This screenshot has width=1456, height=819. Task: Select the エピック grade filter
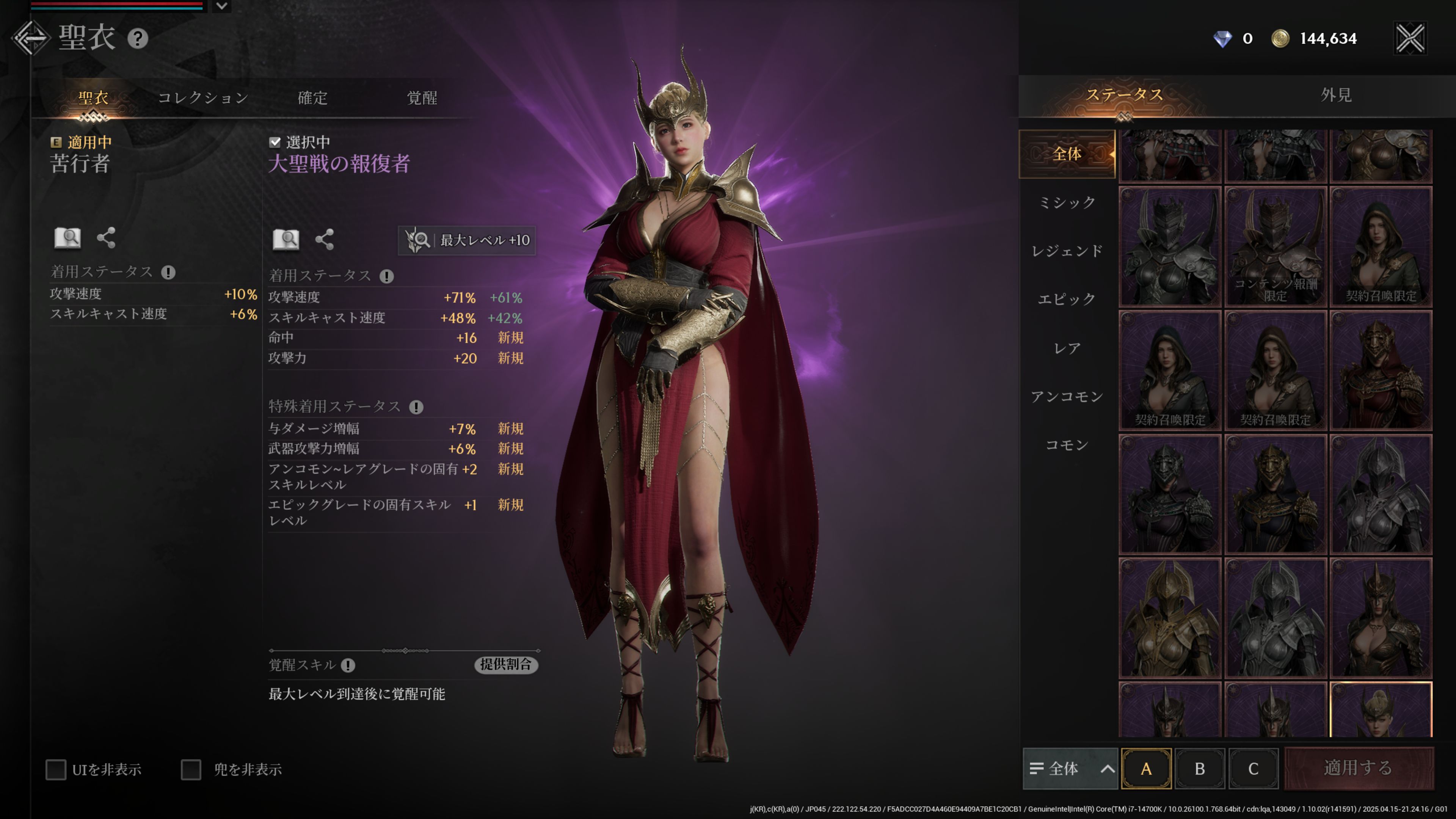pos(1067,299)
